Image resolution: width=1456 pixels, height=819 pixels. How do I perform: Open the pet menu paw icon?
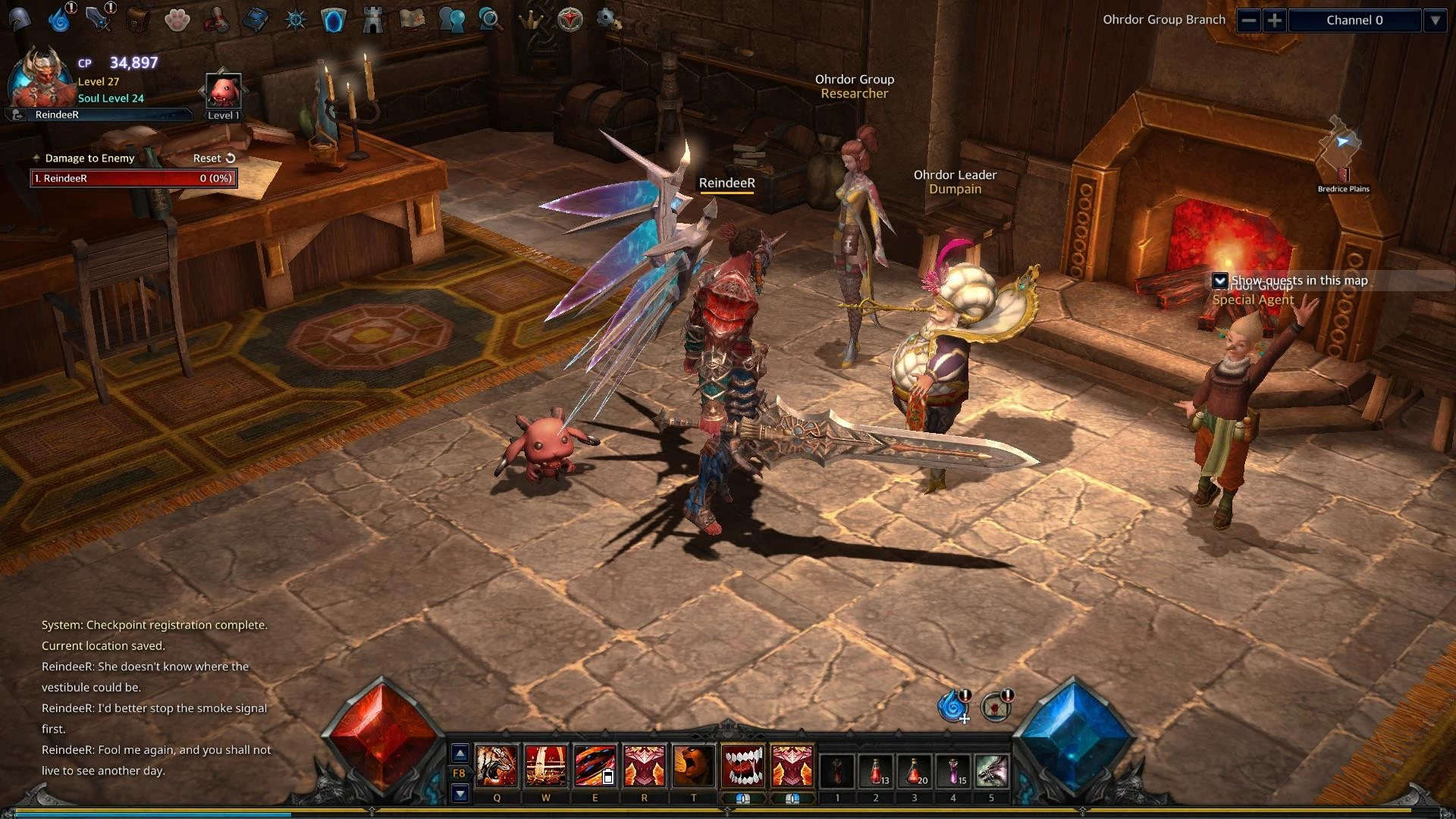[x=177, y=20]
